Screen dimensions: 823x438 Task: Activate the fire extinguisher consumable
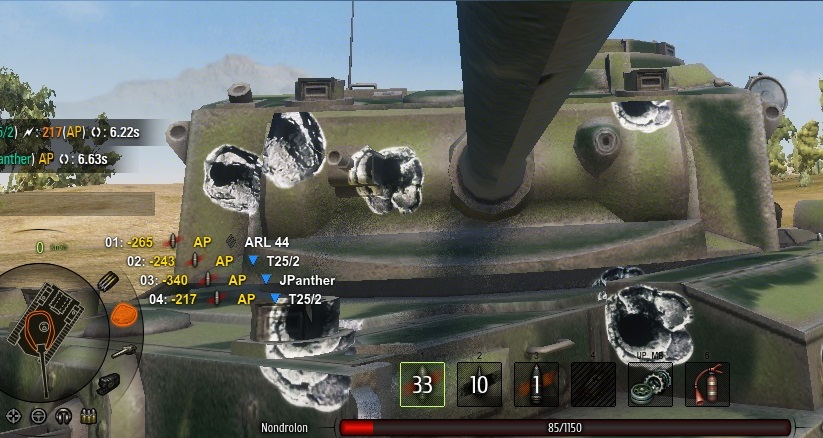707,384
